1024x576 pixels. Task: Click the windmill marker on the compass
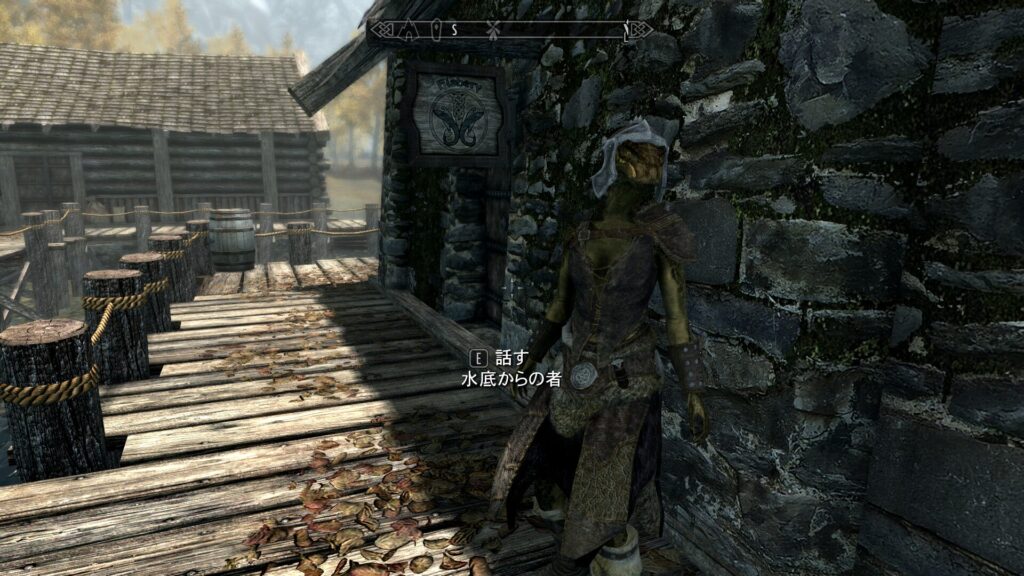494,30
